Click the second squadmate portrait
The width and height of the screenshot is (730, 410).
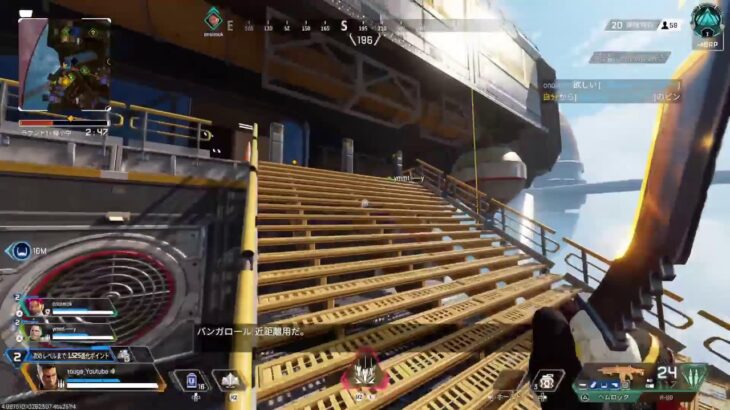click(x=36, y=331)
